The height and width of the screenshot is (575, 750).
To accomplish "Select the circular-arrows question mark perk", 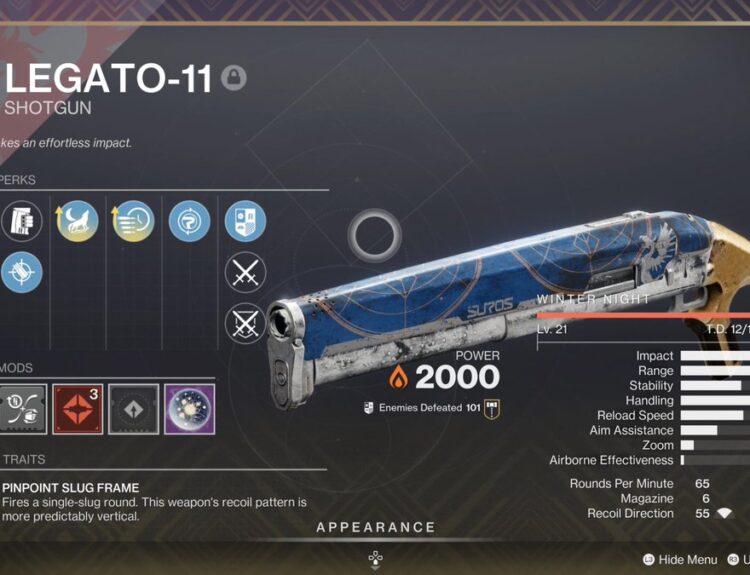I will 188,221.
